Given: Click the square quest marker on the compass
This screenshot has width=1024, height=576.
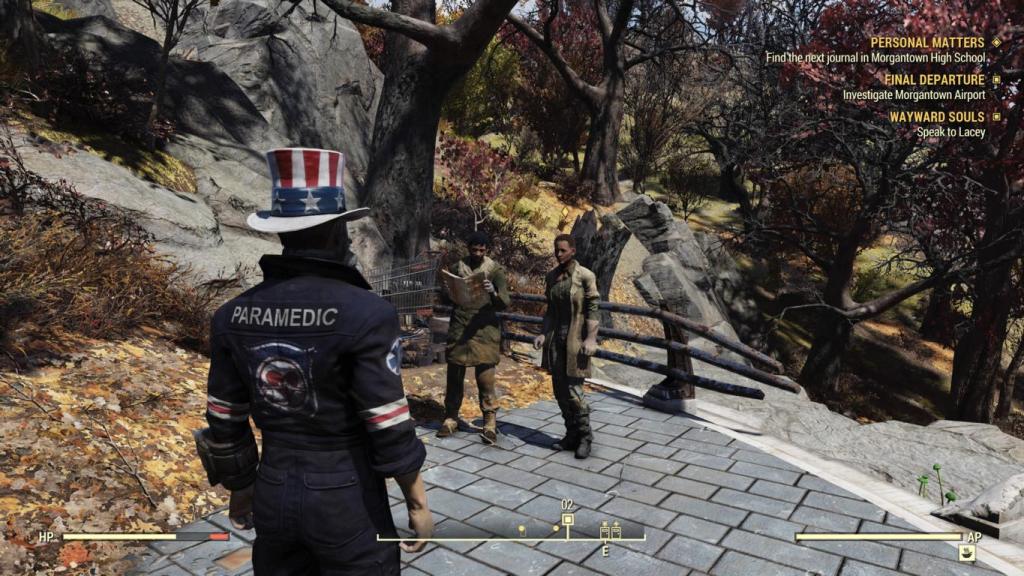Looking at the screenshot, I should point(568,520).
